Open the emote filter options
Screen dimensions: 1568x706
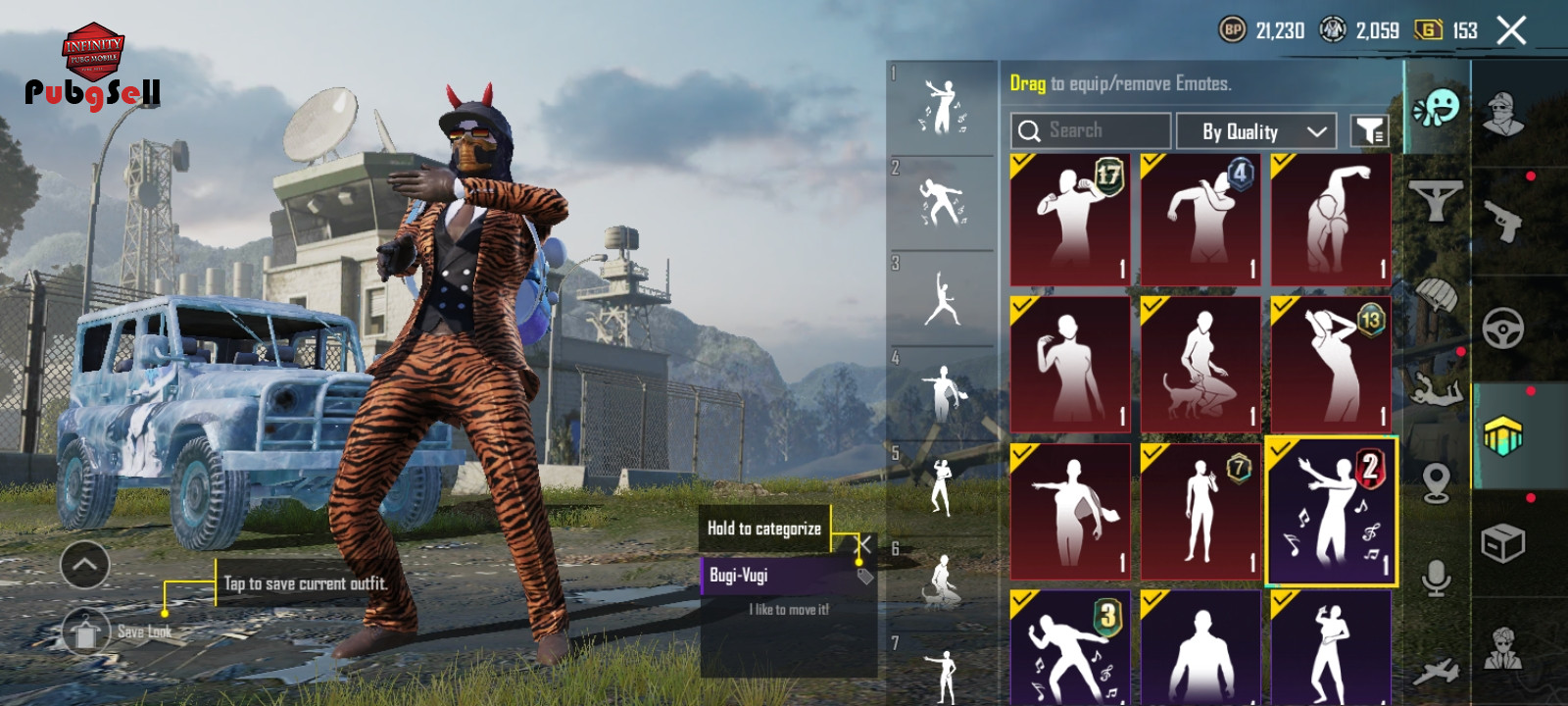point(1369,130)
